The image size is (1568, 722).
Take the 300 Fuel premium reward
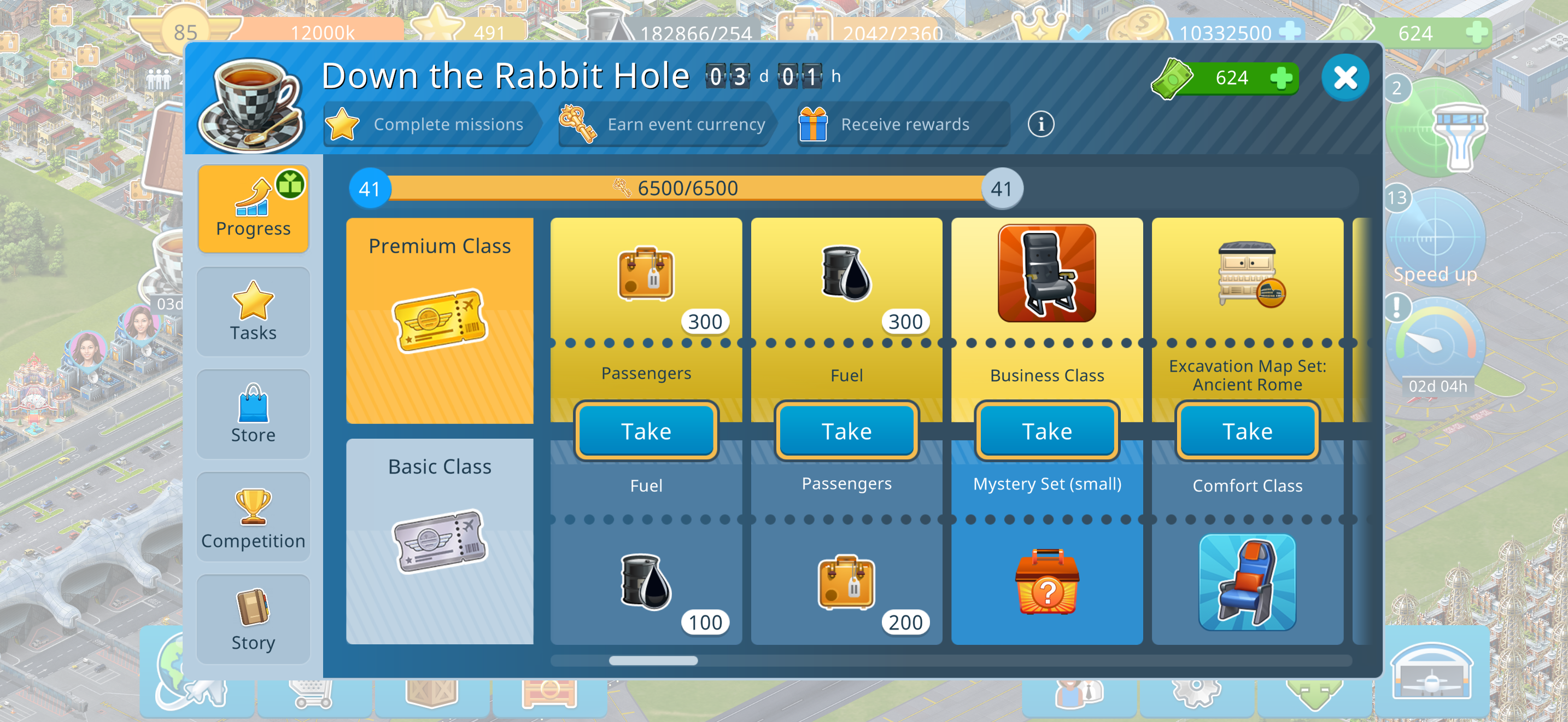[x=846, y=431]
